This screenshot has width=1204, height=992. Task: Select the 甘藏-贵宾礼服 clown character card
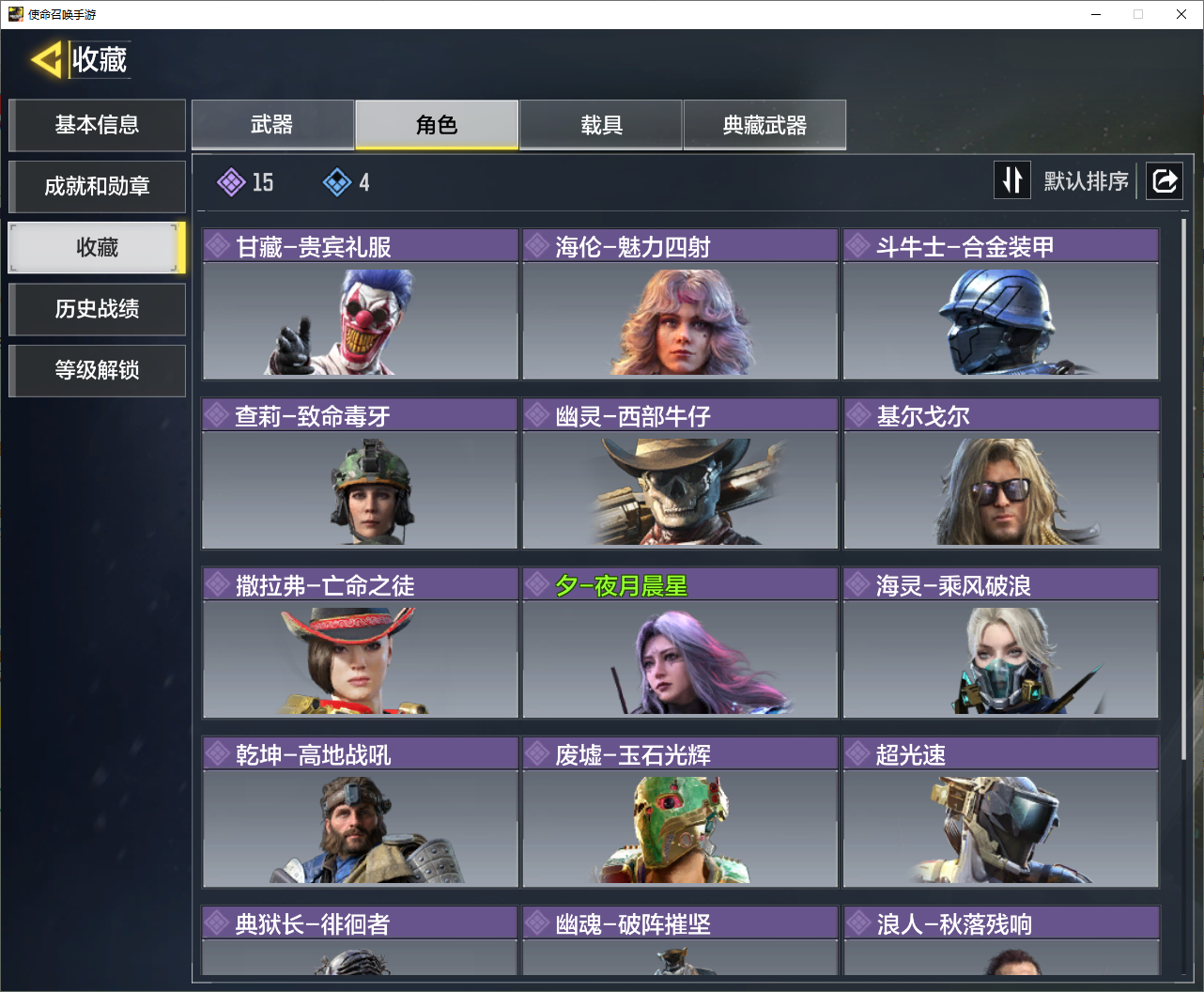click(x=360, y=304)
